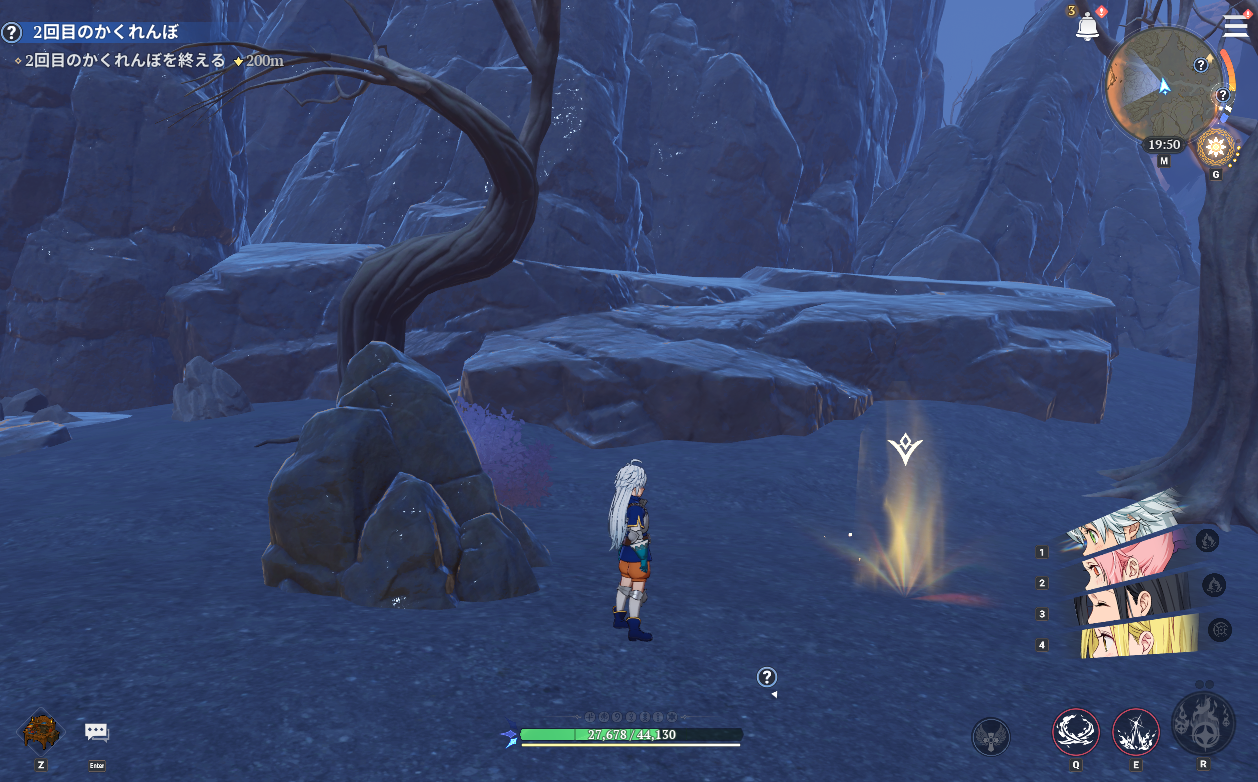Switch to the blonde party member
This screenshot has width=1258, height=782.
click(x=1140, y=637)
